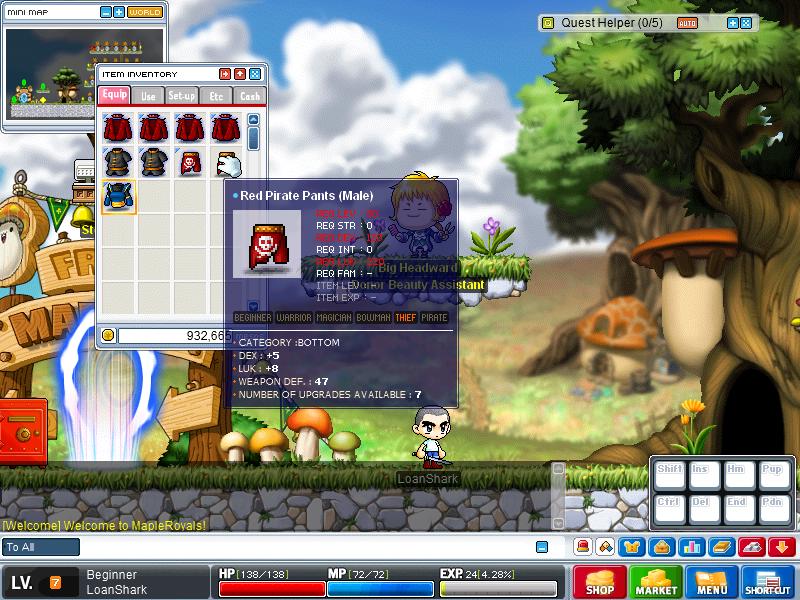800x600 pixels.
Task: Open the Etc inventory tab
Action: (216, 96)
